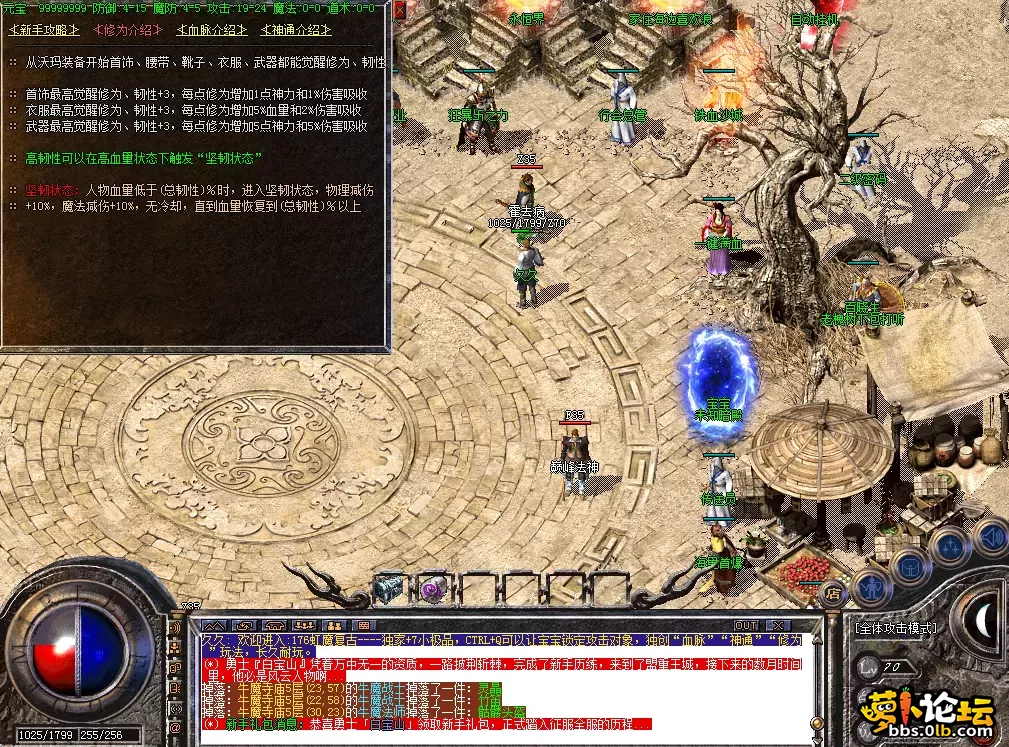Open the bag inventory icon
Screen dimensions: 1009x747
910,565
